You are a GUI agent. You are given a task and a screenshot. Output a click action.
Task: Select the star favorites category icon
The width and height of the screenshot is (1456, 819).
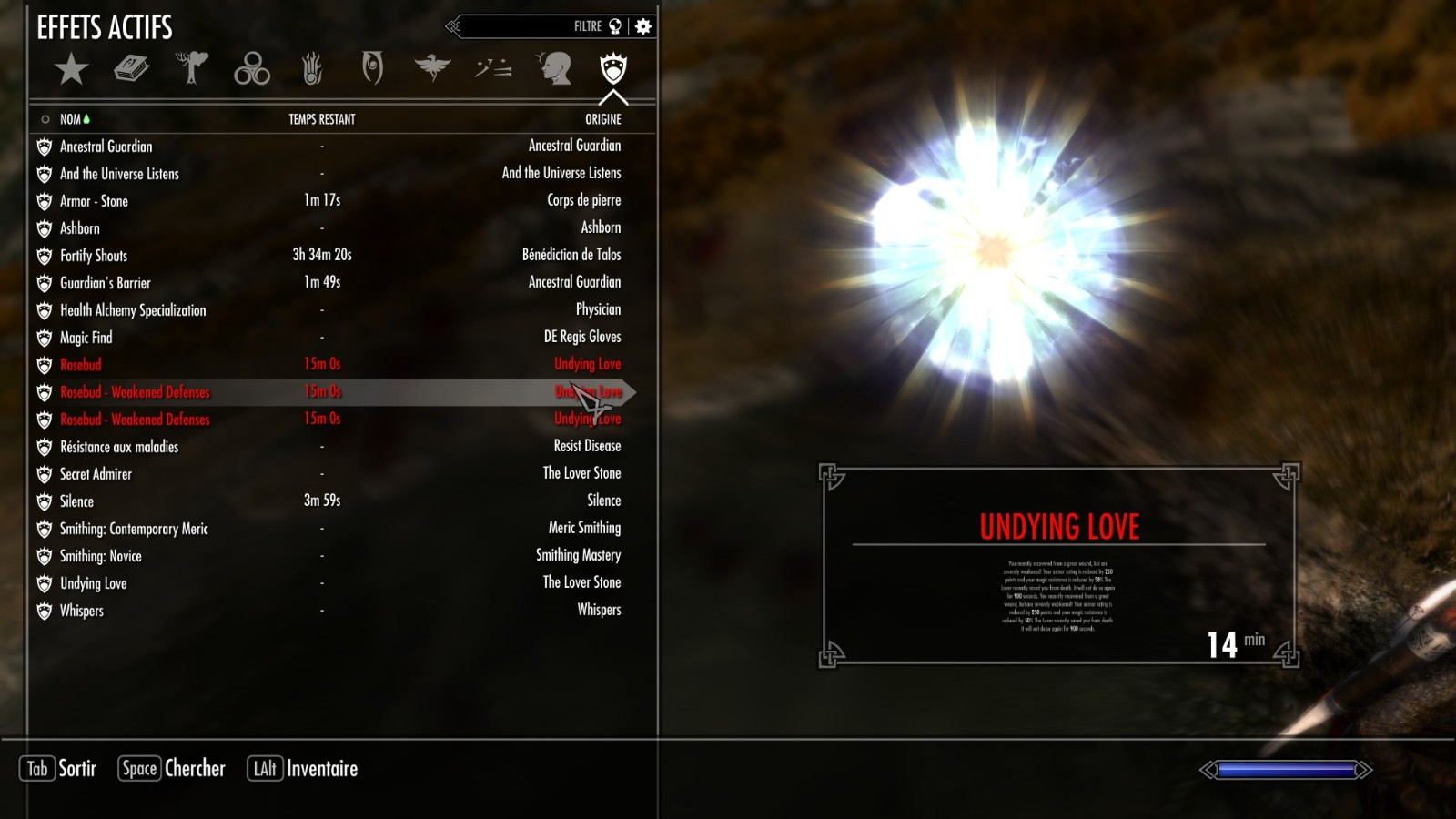(x=73, y=68)
